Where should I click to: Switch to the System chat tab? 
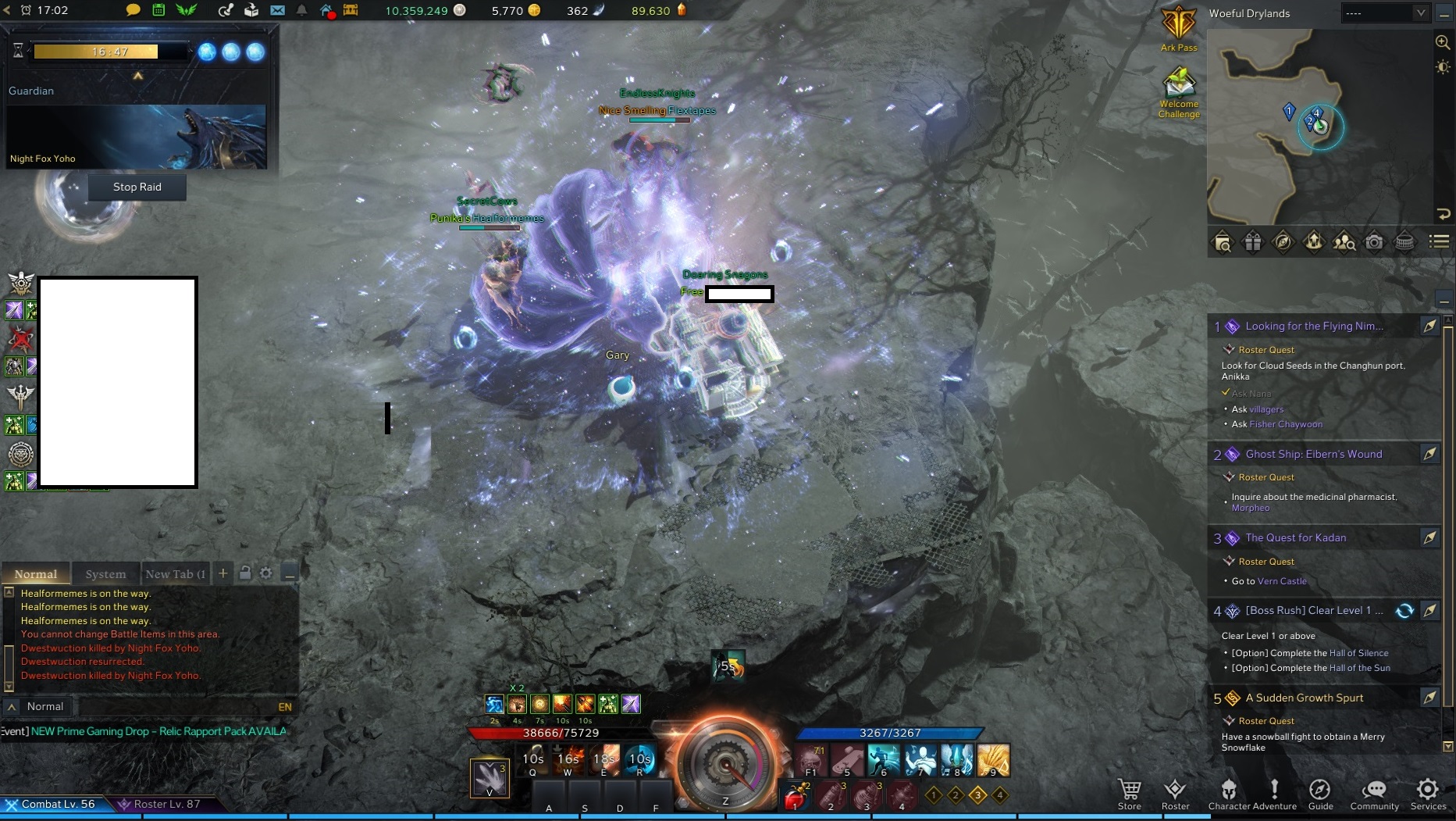[105, 573]
